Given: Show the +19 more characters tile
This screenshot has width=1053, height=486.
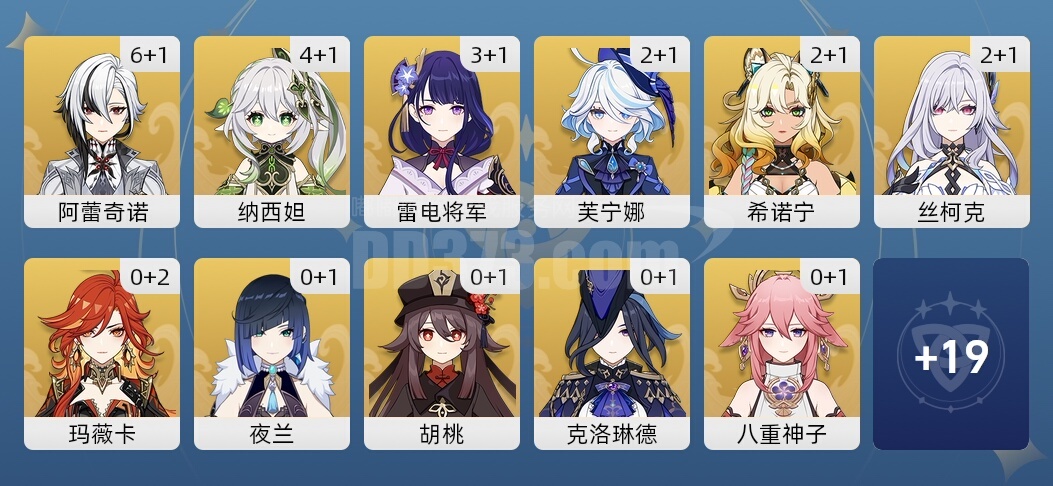Looking at the screenshot, I should point(951,354).
